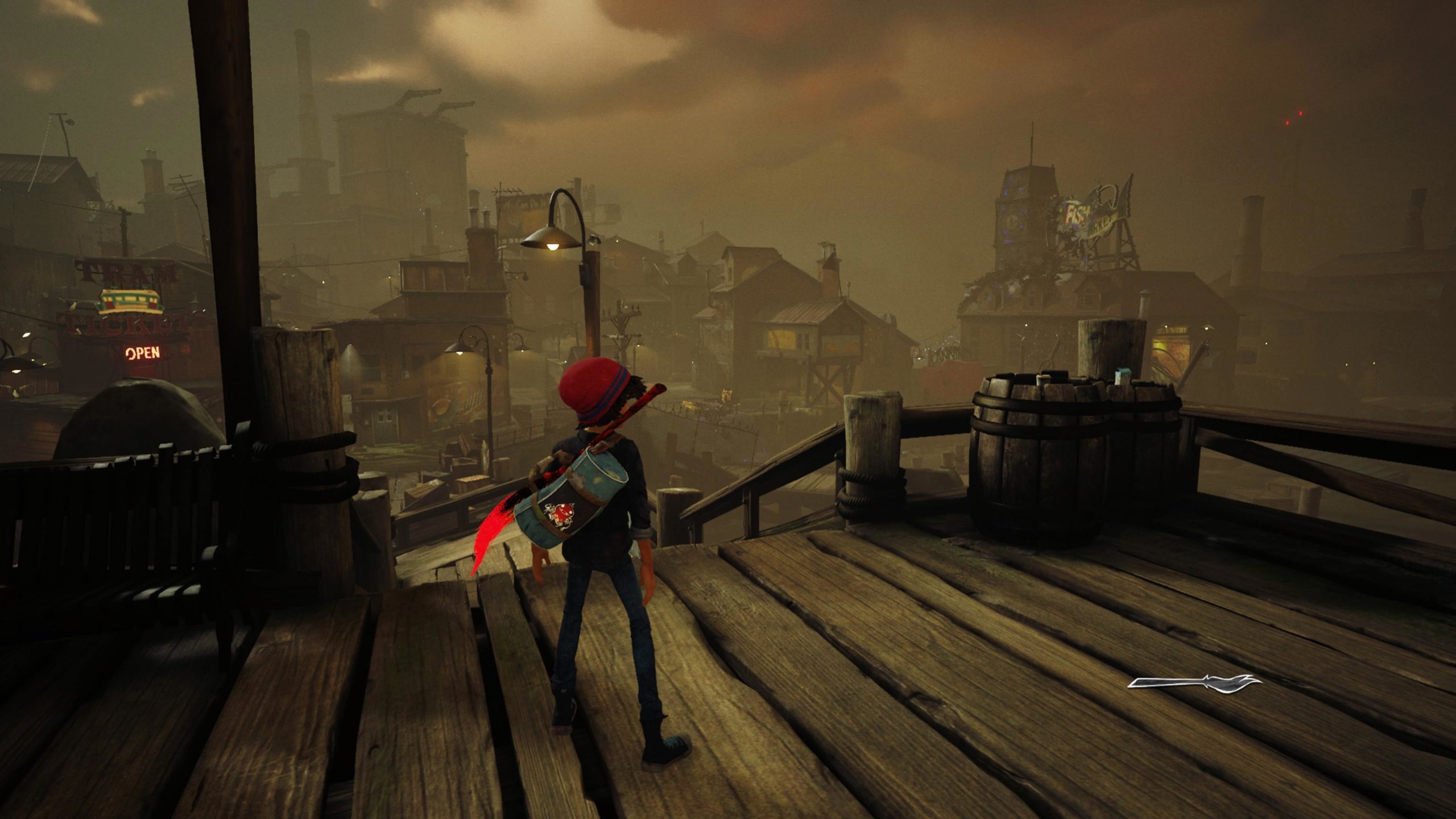Click the white paintbrush HUD icon
Image resolution: width=1456 pixels, height=819 pixels.
[x=1194, y=683]
